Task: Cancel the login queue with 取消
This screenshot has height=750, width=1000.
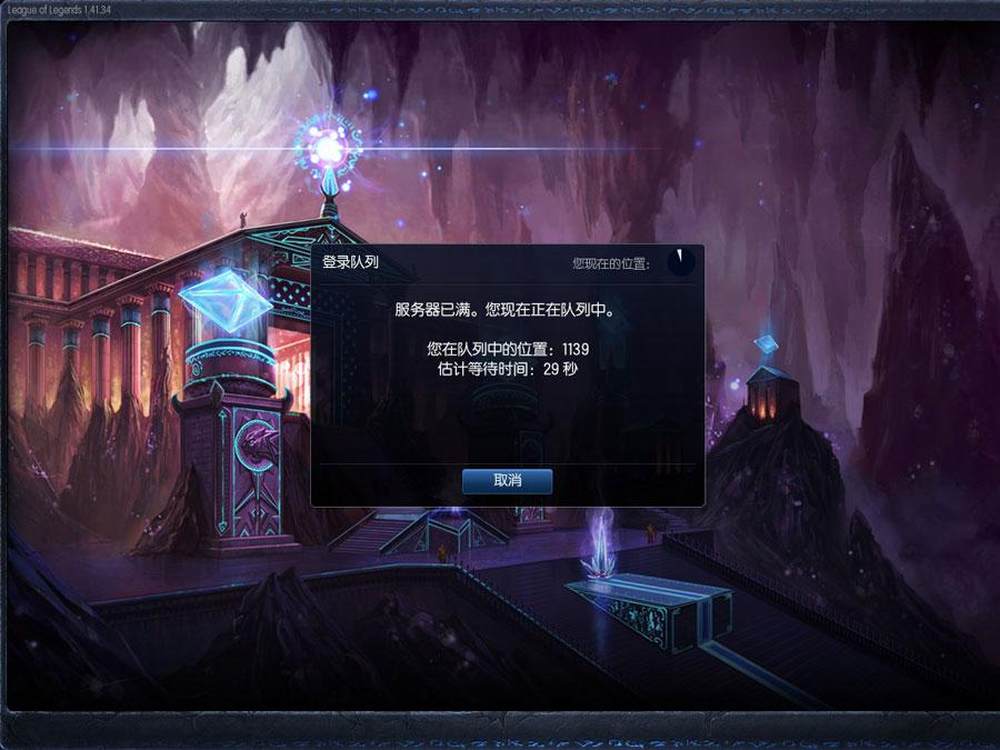Action: (507, 481)
